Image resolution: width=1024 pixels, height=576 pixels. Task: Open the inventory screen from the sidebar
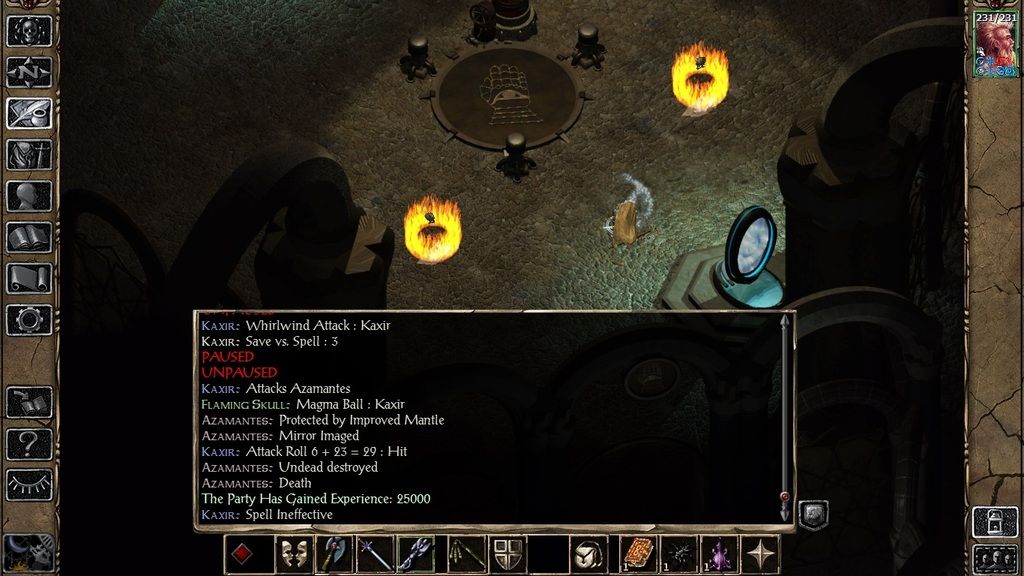pyautogui.click(x=29, y=155)
